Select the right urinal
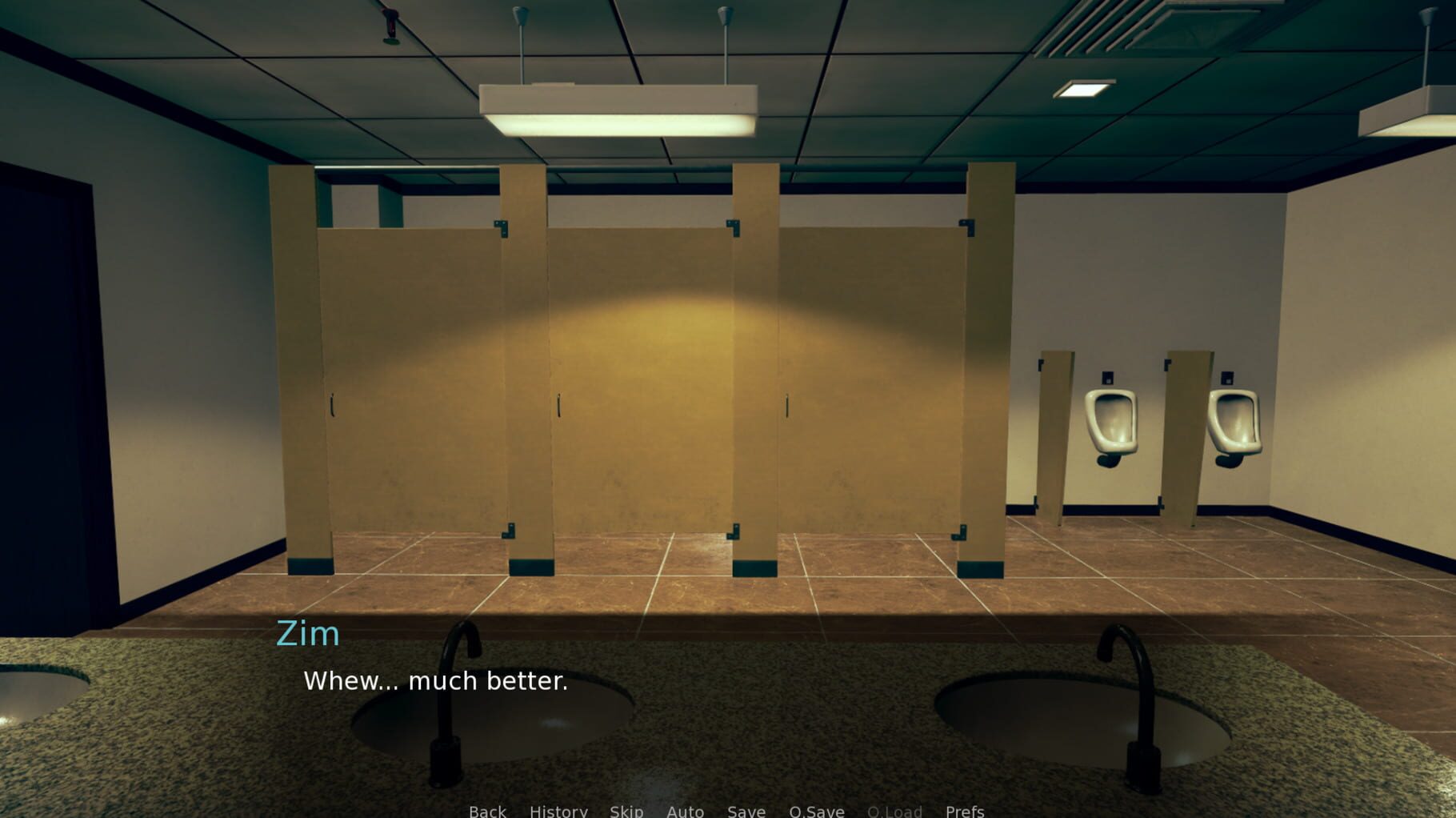The image size is (1456, 818). tap(1234, 420)
